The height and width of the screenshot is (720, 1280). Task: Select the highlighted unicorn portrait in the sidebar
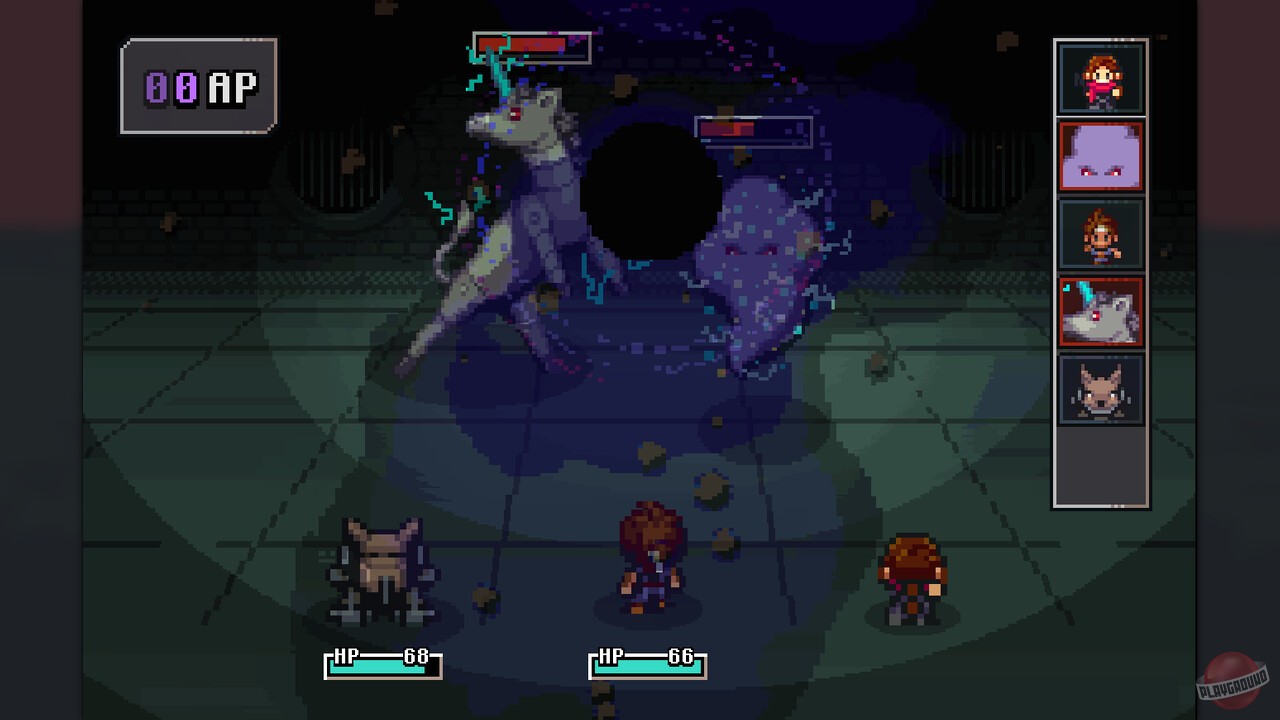coord(1101,312)
